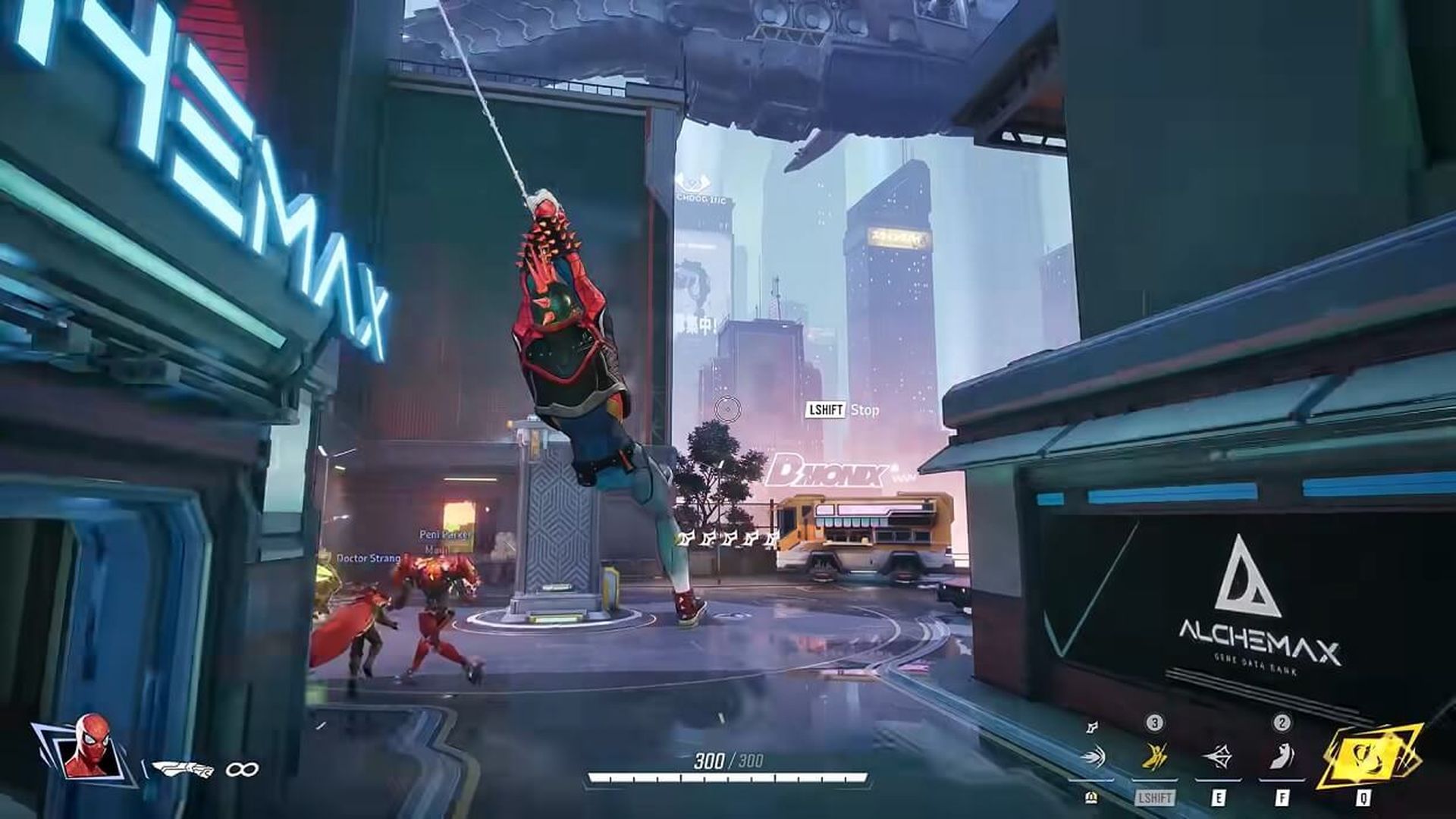Select the web-shooter arm weapon icon
1456x819 pixels.
[x=183, y=769]
